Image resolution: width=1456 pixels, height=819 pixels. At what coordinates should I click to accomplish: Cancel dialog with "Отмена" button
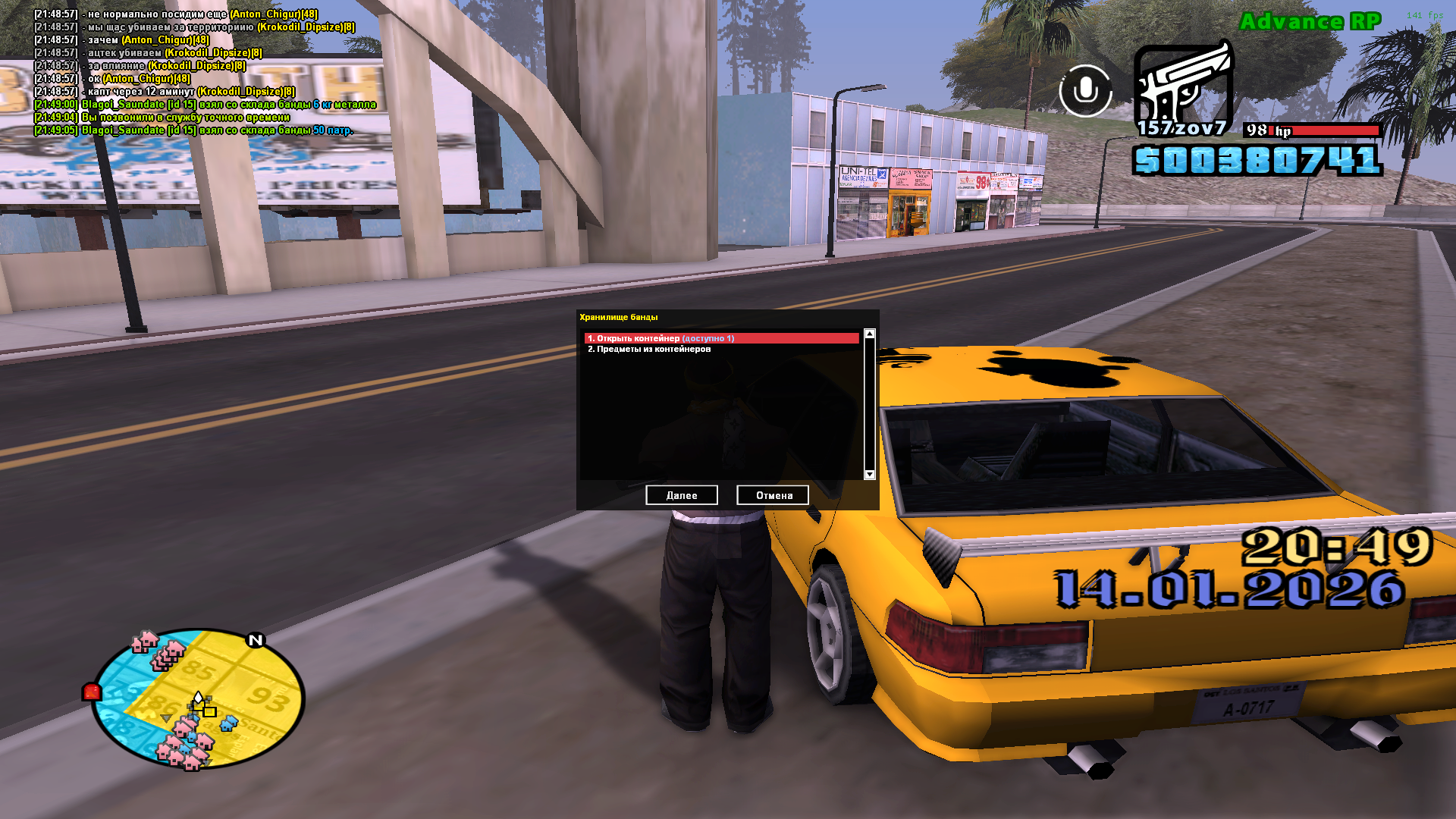pyautogui.click(x=773, y=495)
